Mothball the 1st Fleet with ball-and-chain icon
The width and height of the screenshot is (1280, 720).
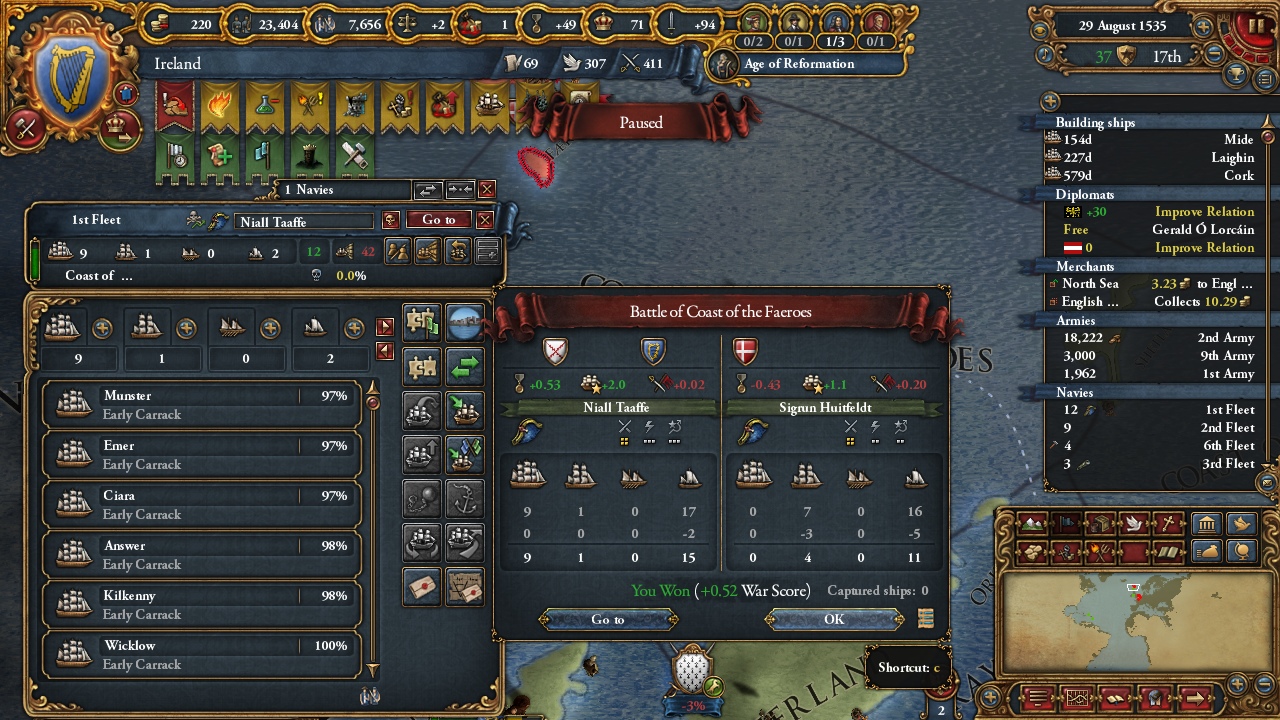pos(421,497)
